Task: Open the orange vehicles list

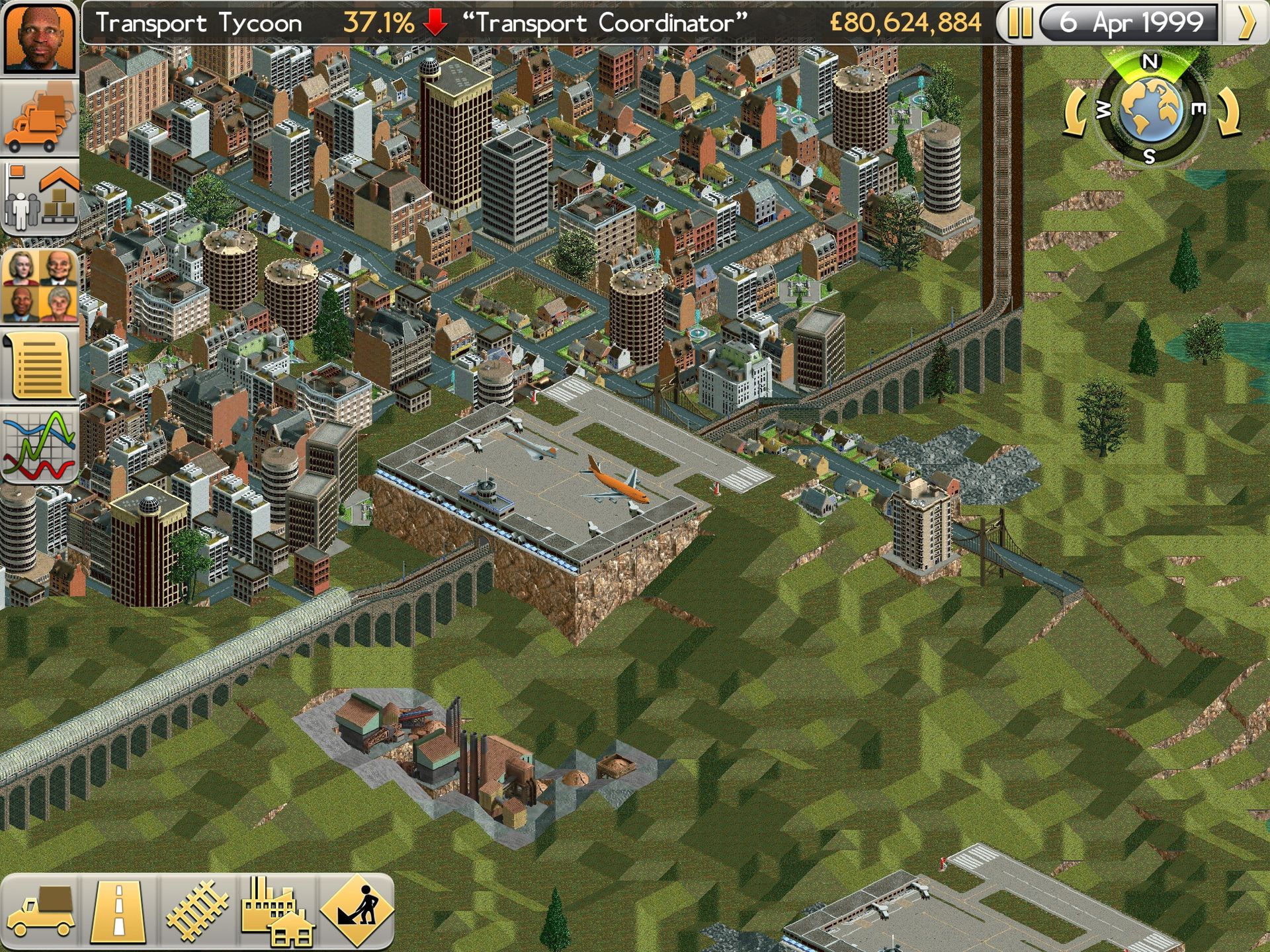Action: (40, 117)
